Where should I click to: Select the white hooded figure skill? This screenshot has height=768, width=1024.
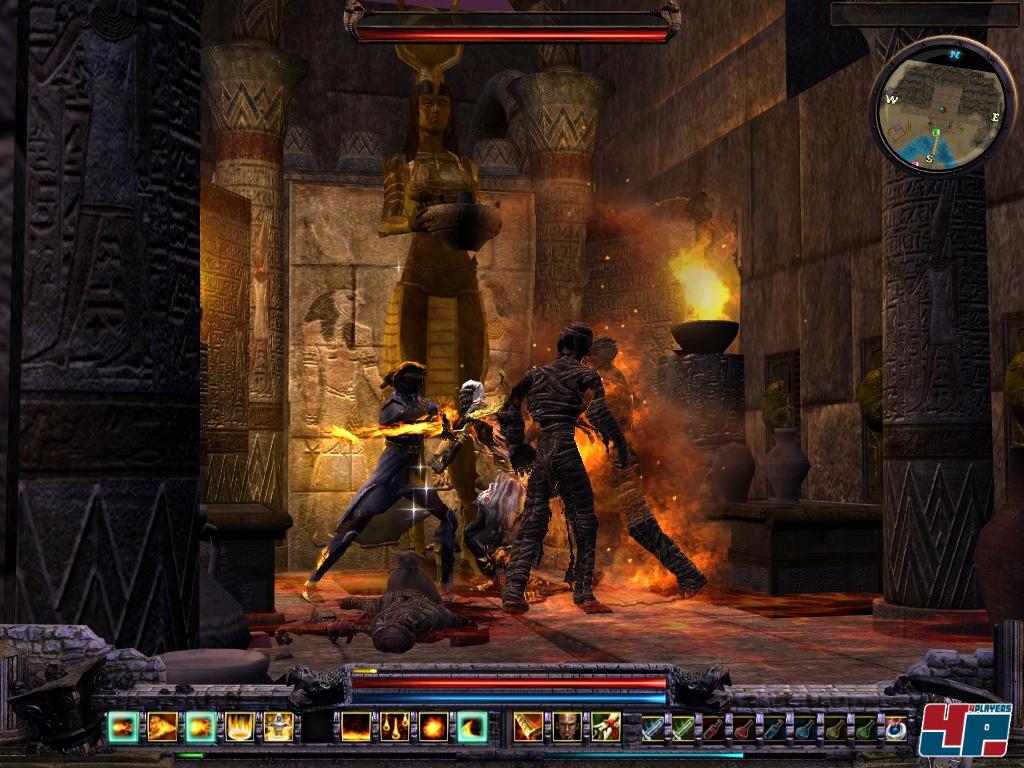coord(278,726)
